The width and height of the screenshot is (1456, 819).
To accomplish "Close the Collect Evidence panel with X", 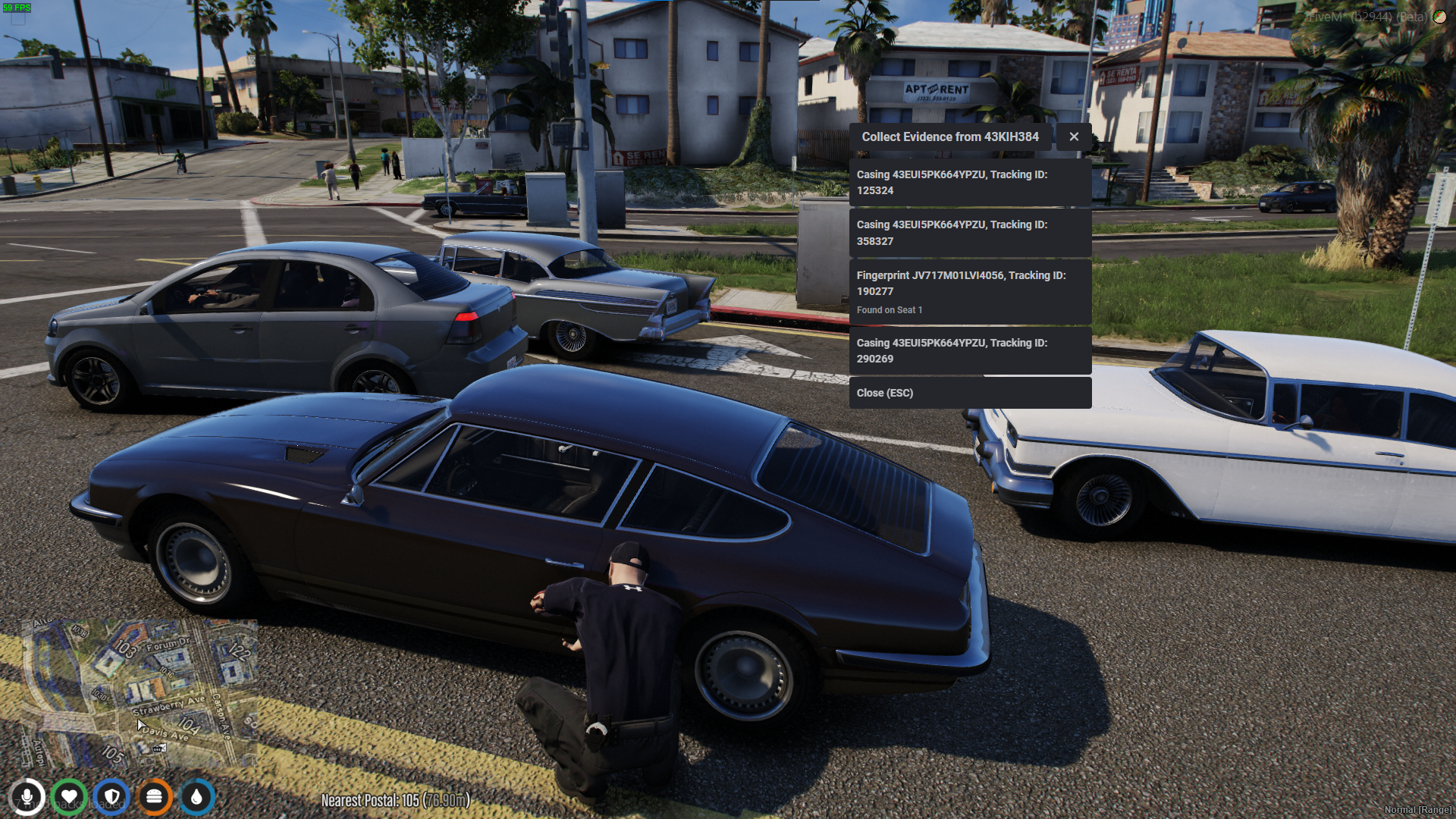I will click(x=1074, y=136).
